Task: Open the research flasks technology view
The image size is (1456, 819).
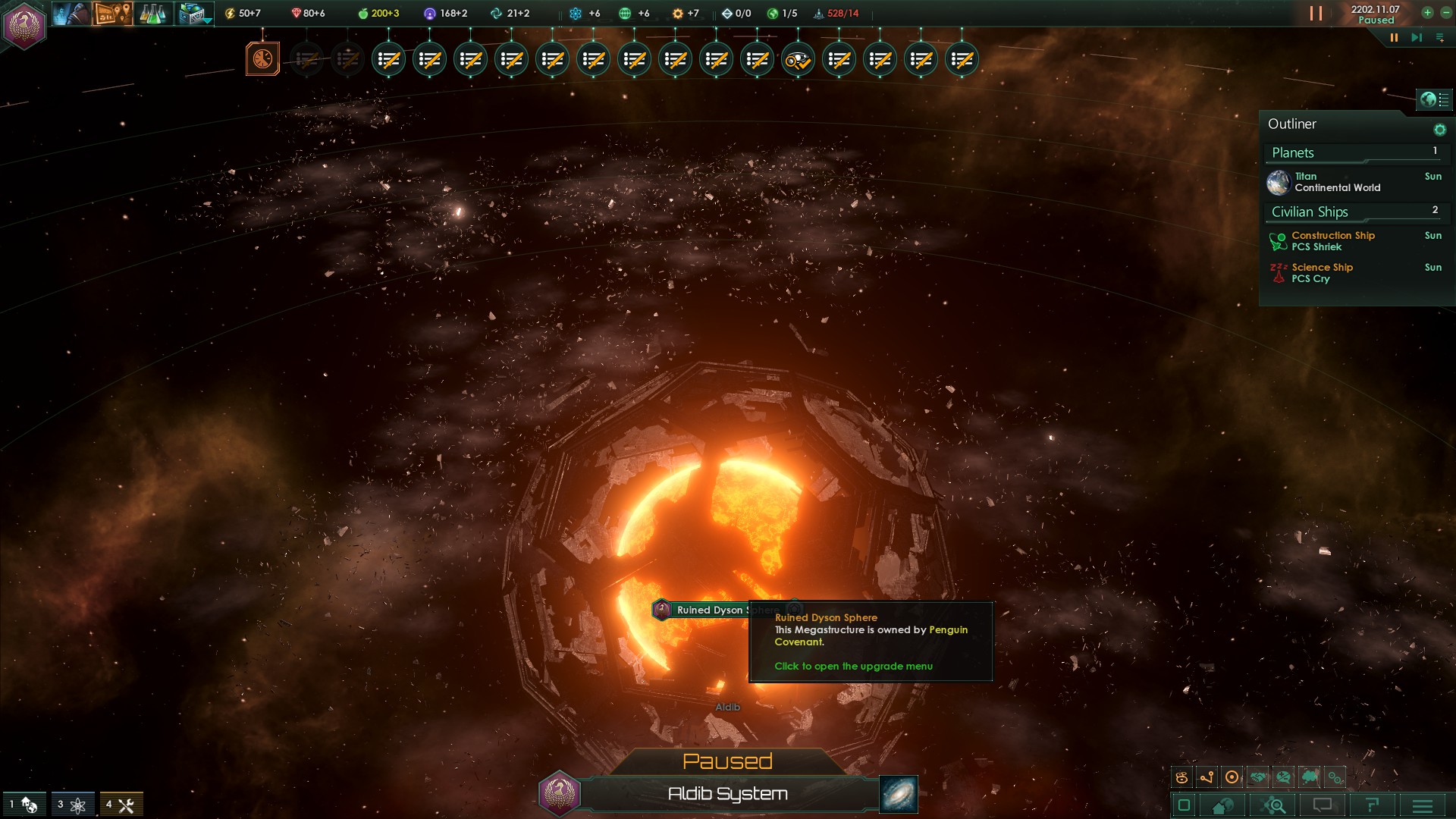Action: [152, 14]
